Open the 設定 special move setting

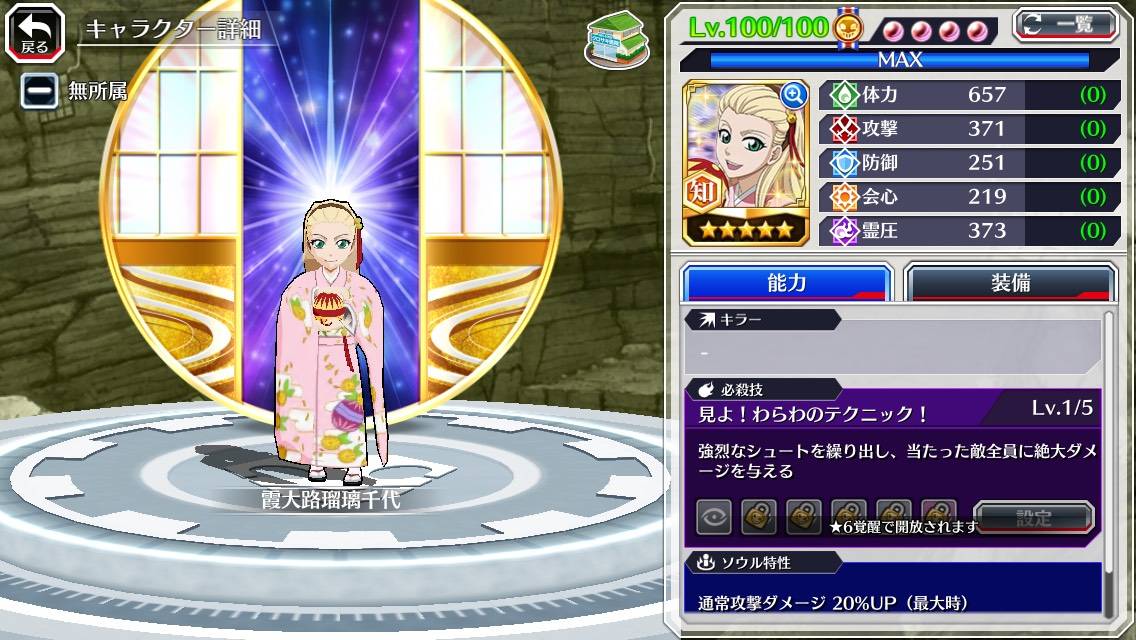1034,518
